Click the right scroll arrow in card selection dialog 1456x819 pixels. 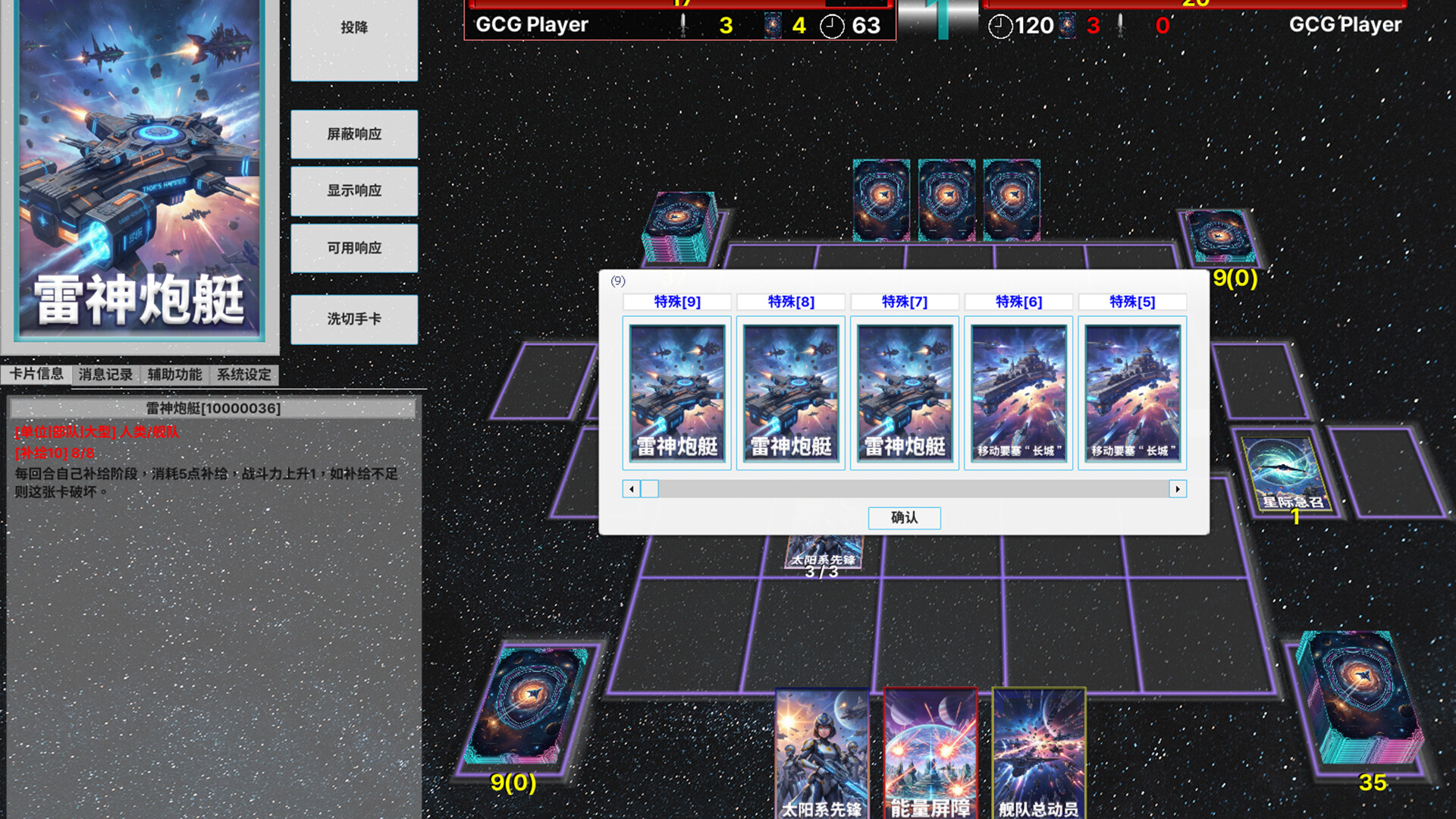1177,489
